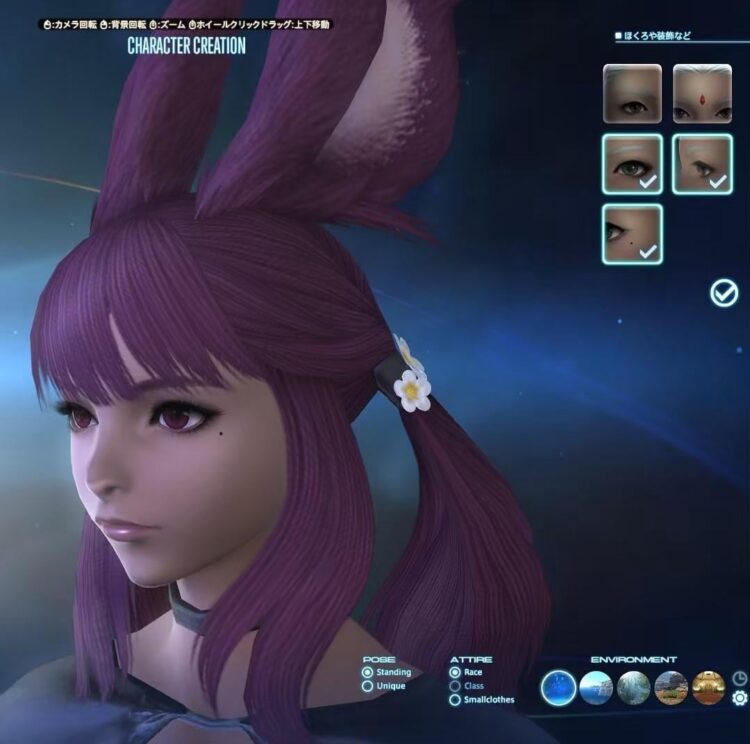Choose the plain eyebrow feature without a checkmark
Screen dimensions: 750x744
[x=632, y=93]
